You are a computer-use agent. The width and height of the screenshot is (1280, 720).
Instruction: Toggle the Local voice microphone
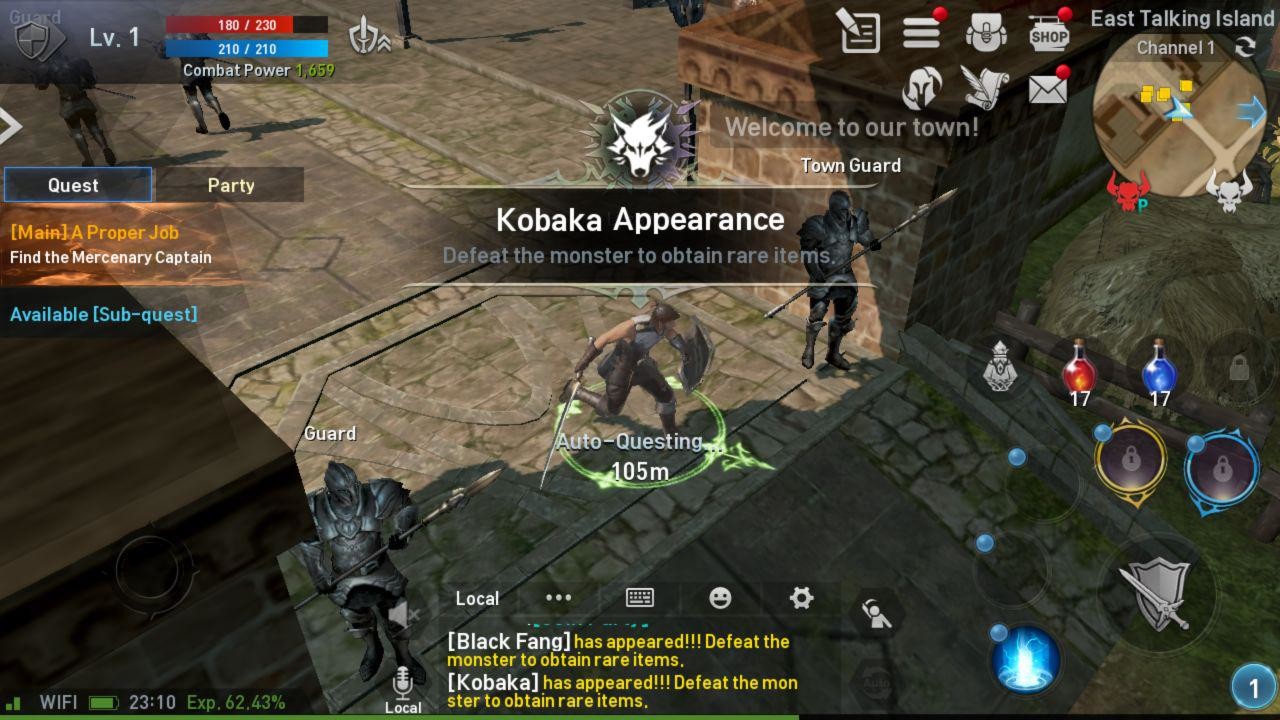[x=403, y=683]
